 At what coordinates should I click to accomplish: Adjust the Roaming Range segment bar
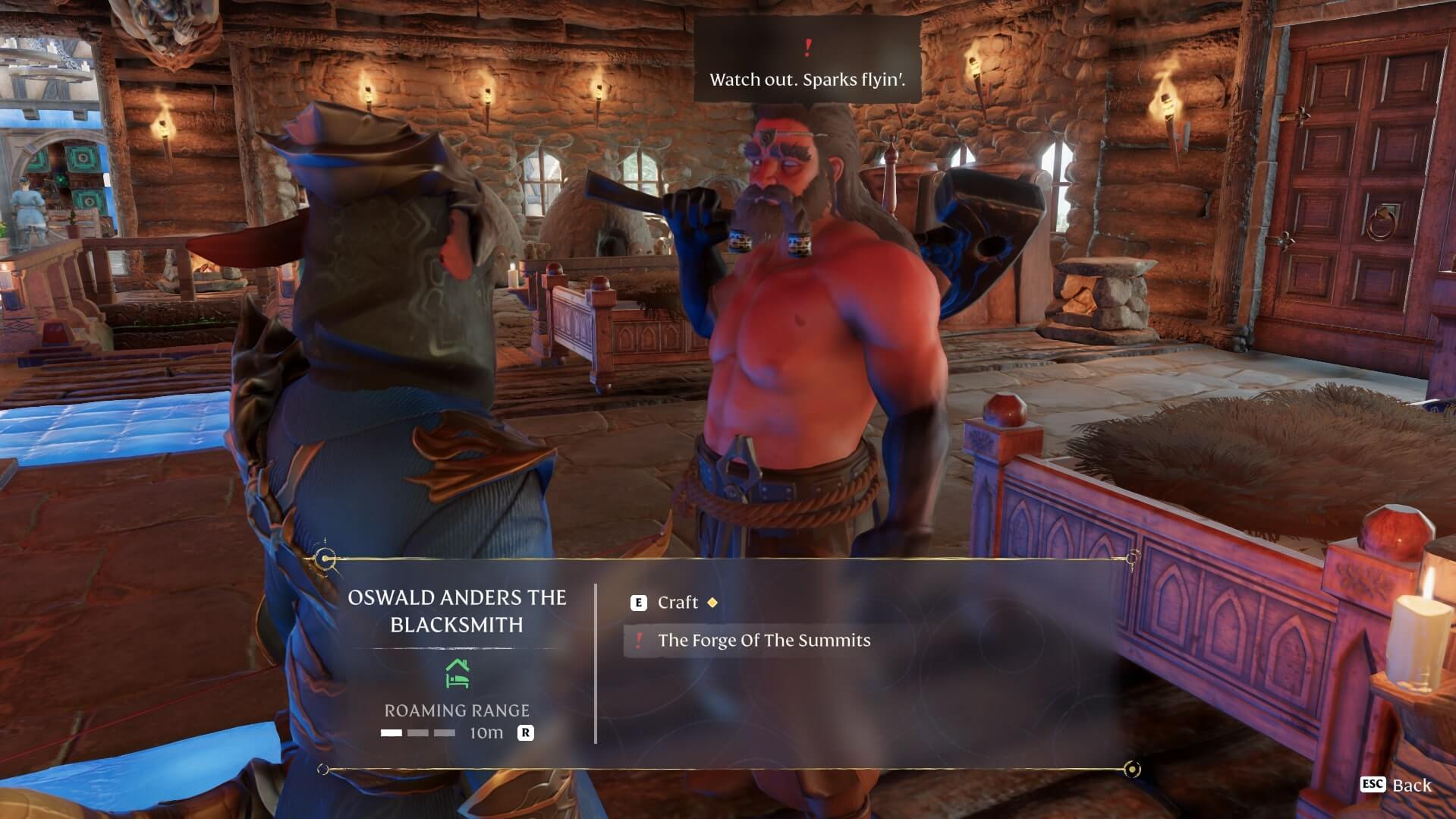(418, 733)
